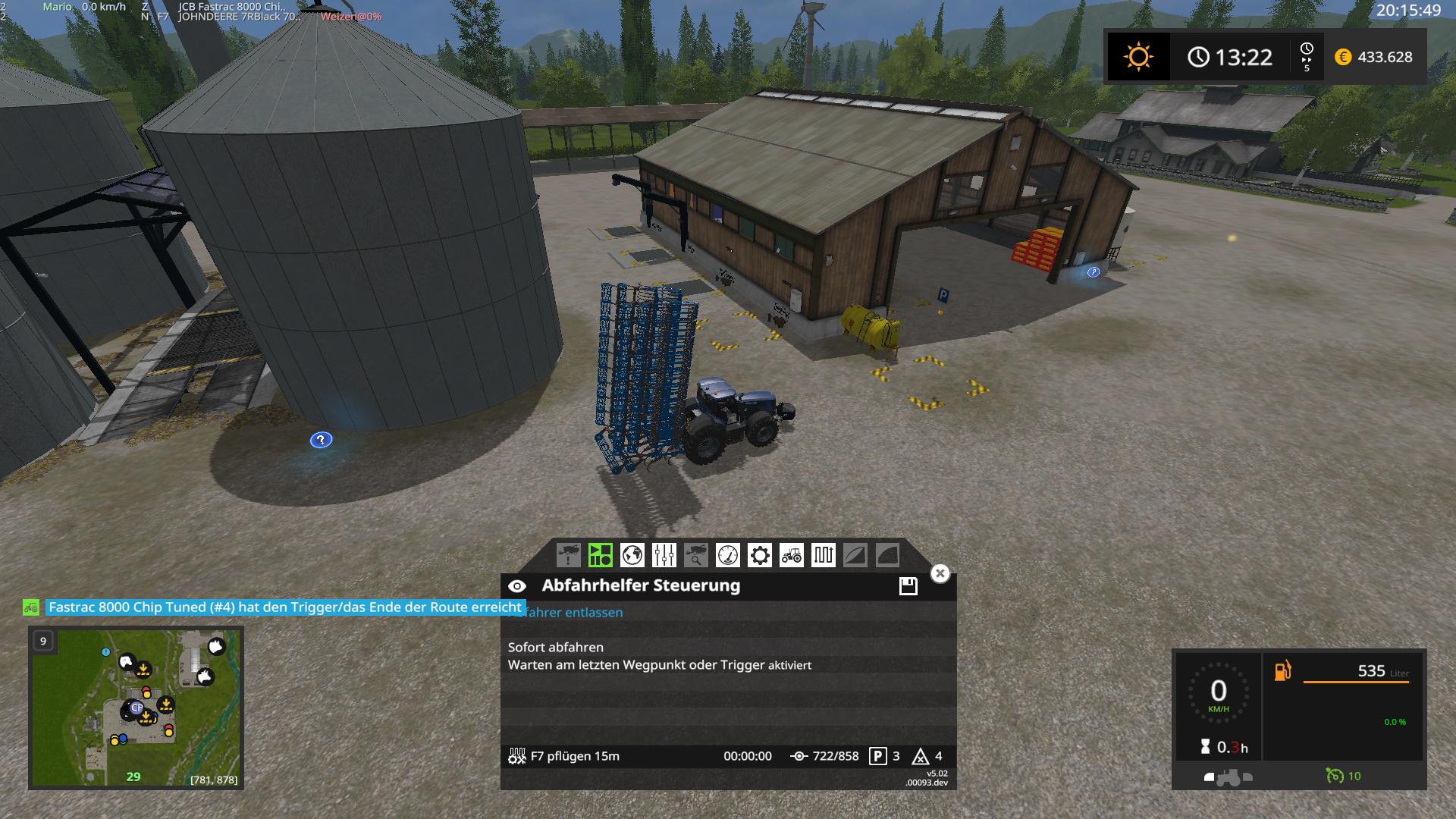
Task: Save the course with the floppy disk icon
Action: 908,585
